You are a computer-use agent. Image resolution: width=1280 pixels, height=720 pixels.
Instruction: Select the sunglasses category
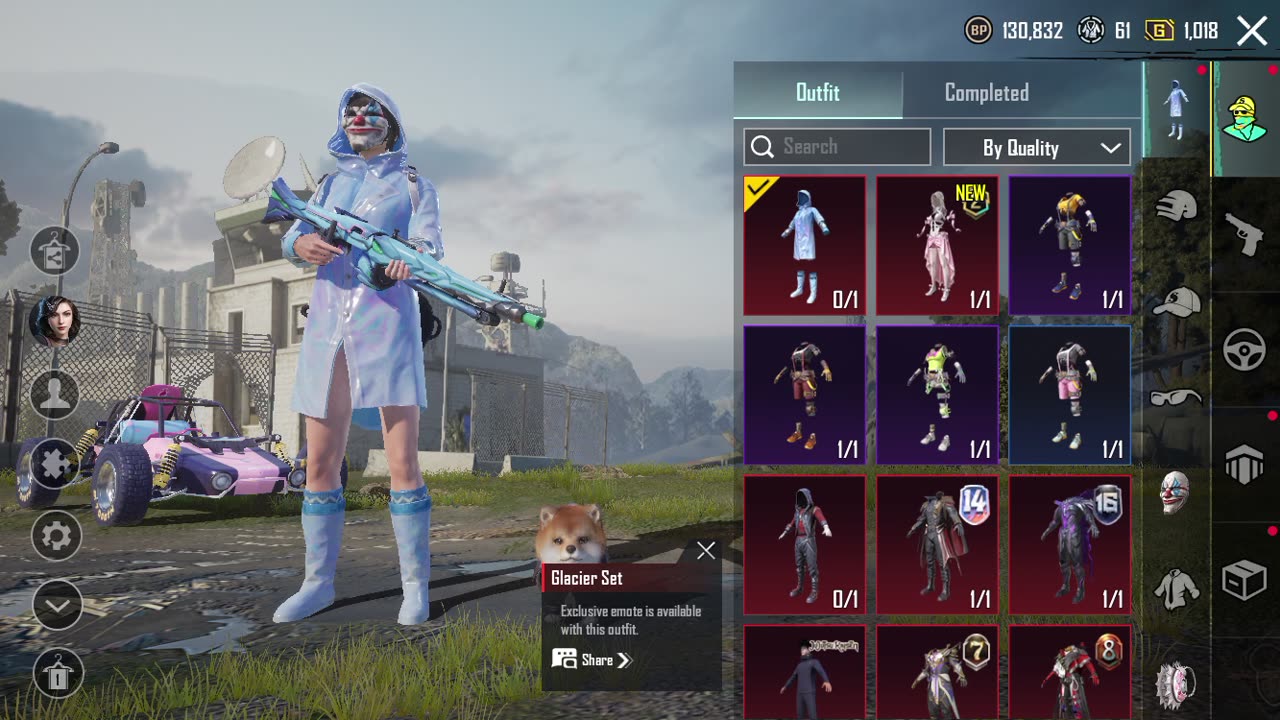coord(1176,397)
